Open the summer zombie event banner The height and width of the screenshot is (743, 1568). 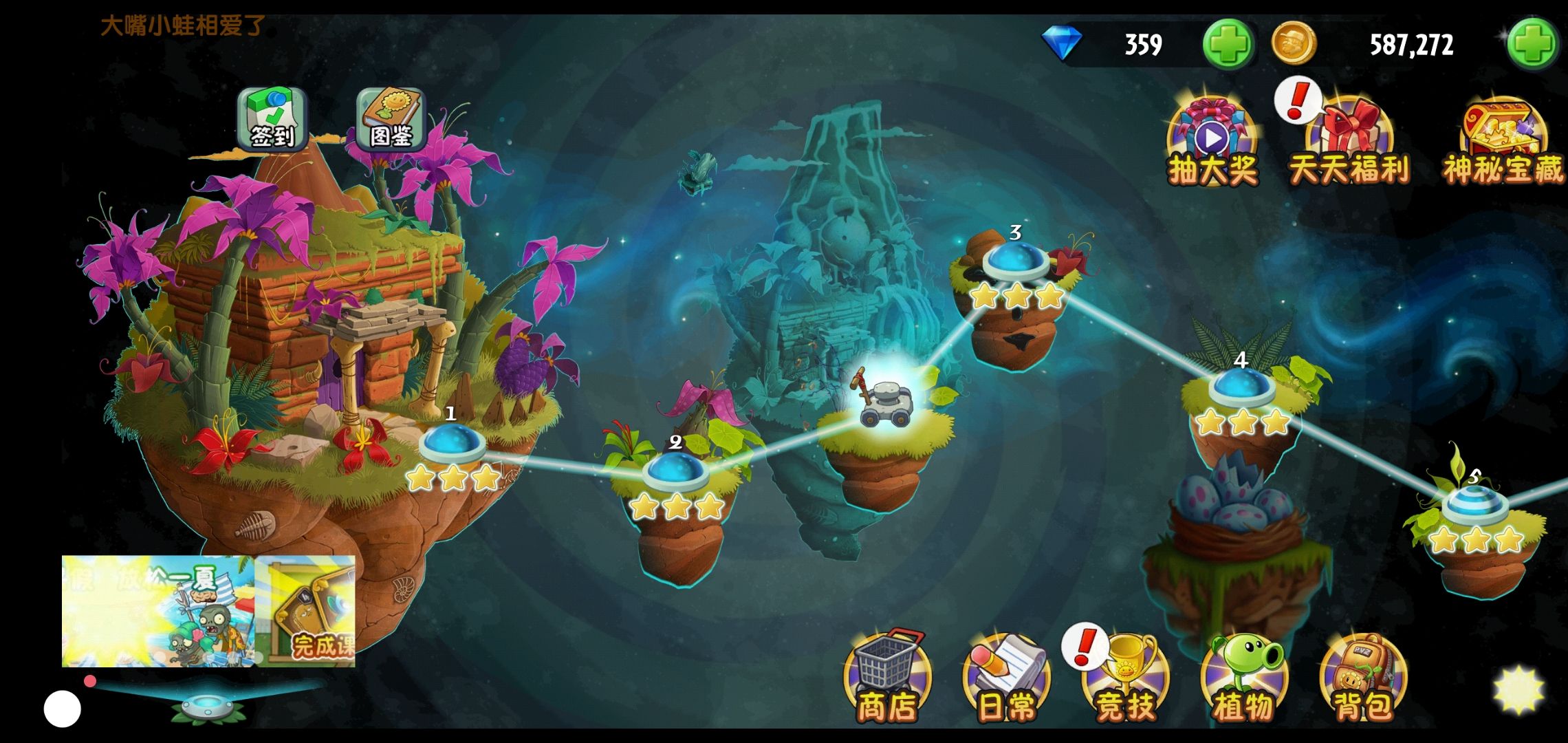(x=158, y=611)
